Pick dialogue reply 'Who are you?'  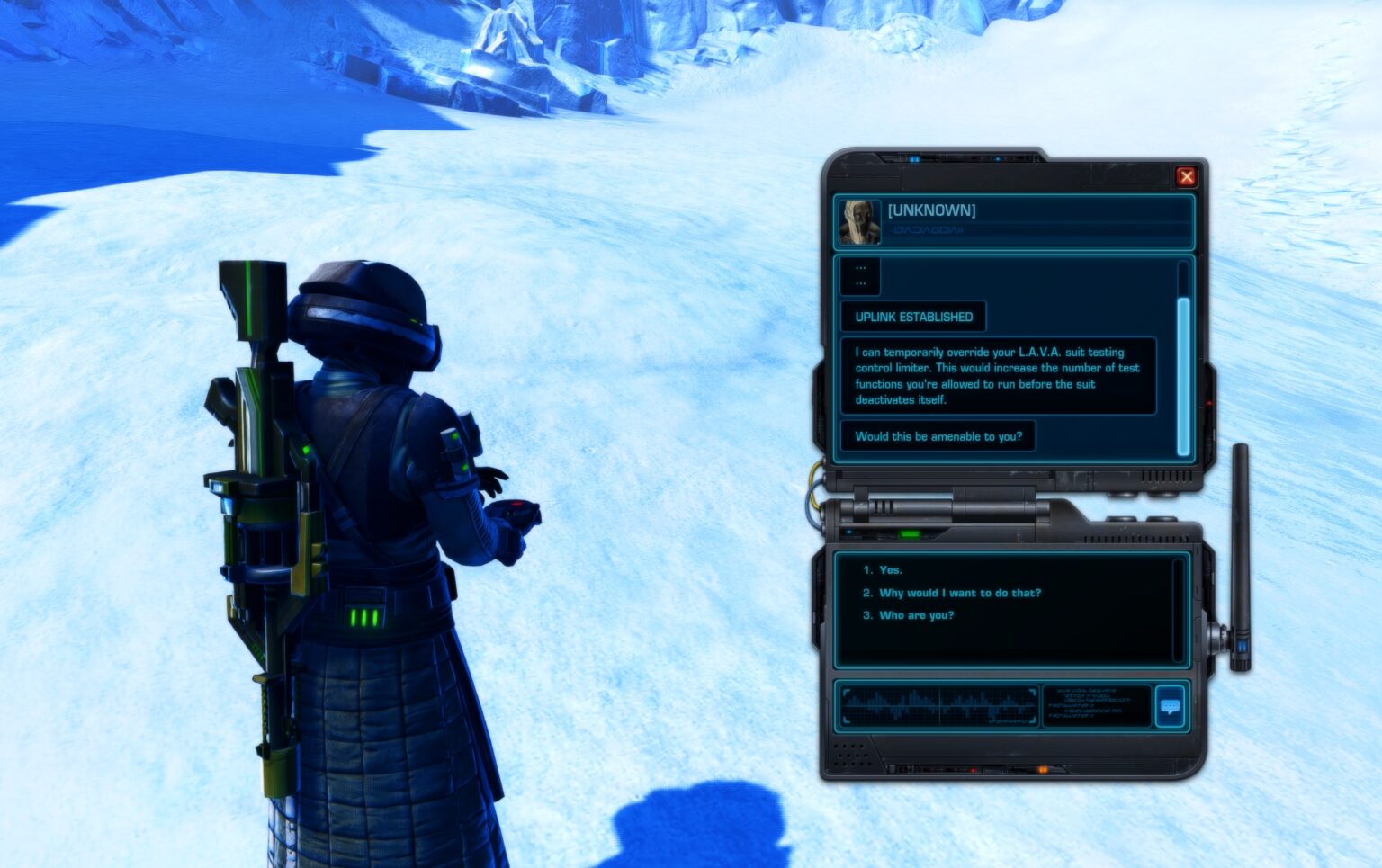point(920,615)
